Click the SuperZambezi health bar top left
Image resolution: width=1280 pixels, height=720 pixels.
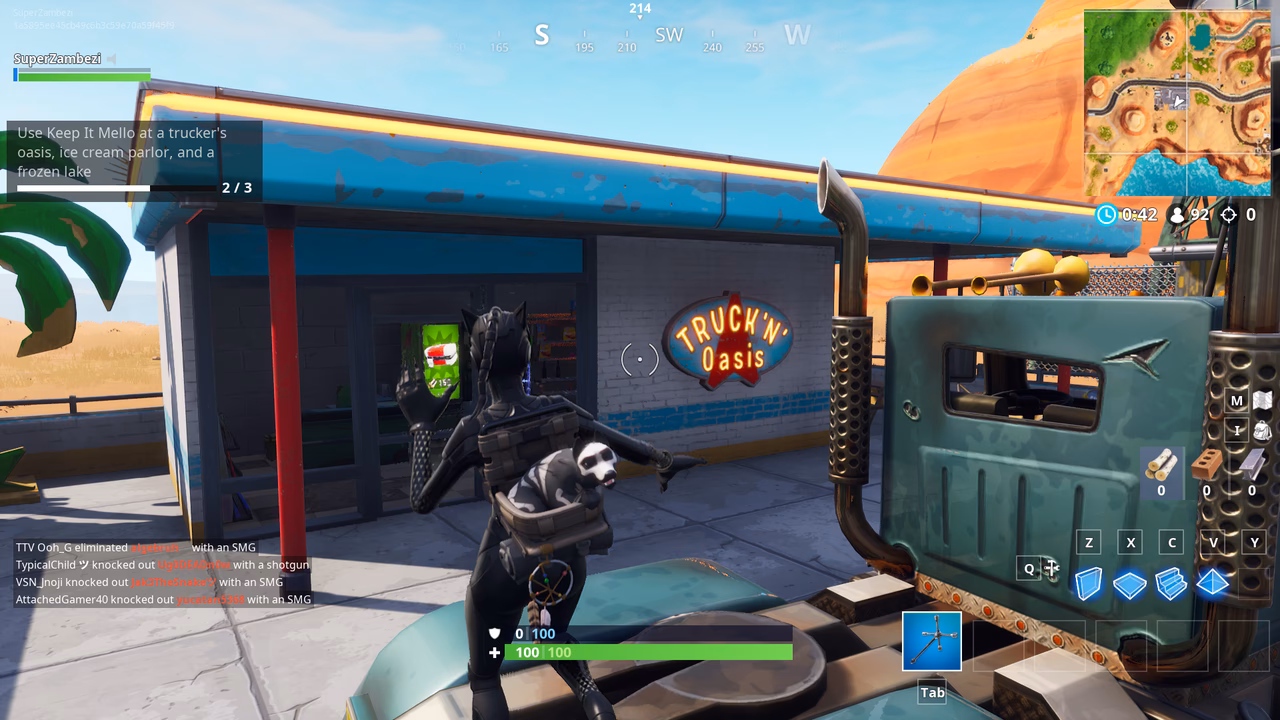[80, 75]
